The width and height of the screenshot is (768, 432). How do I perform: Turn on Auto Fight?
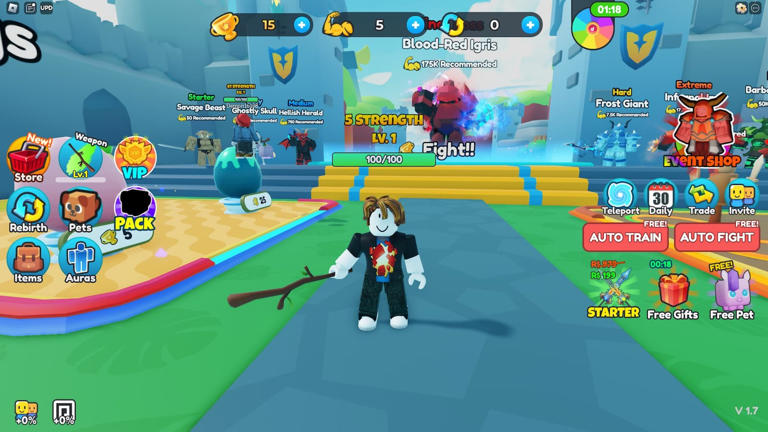[716, 238]
